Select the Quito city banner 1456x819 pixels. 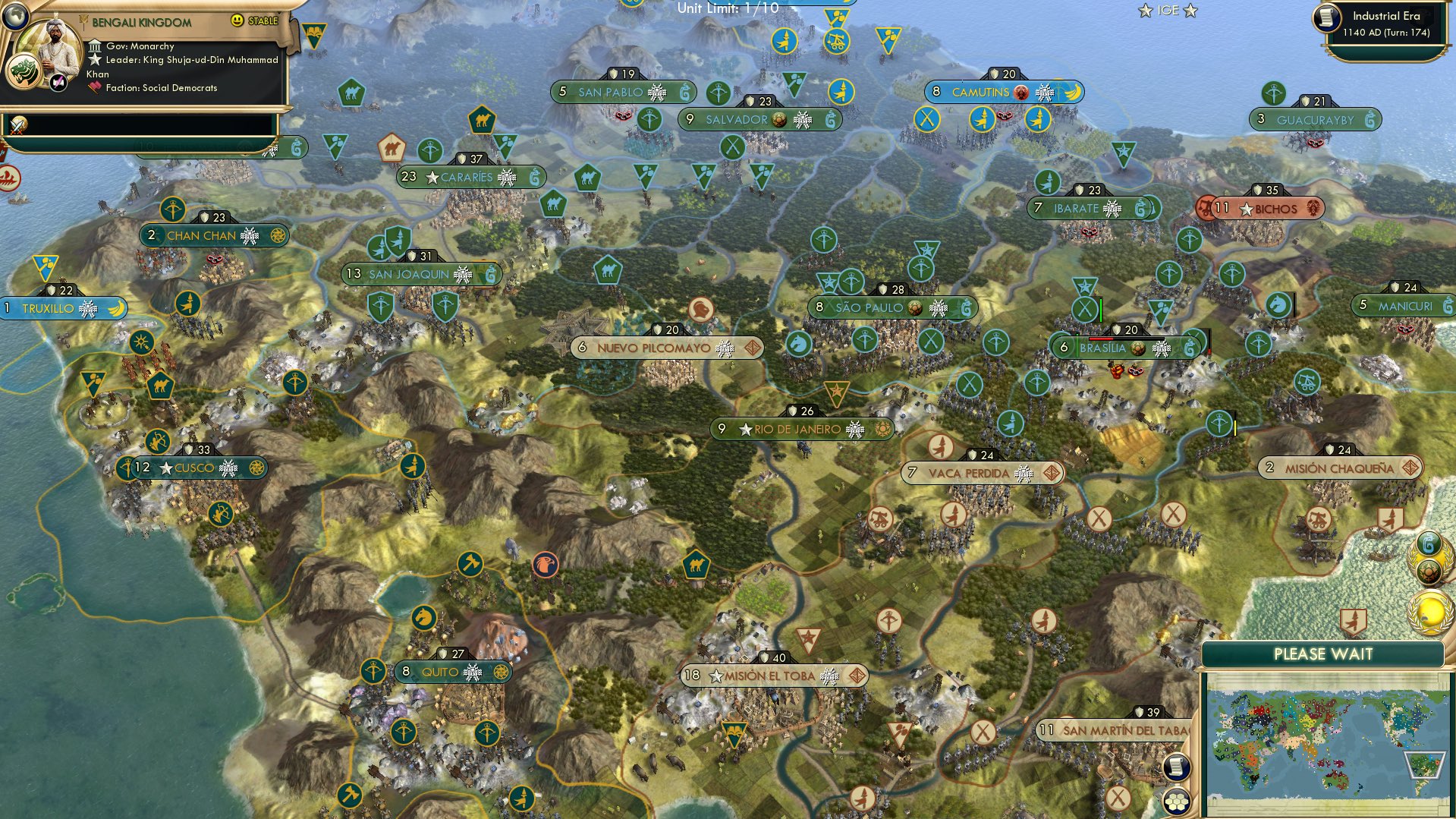click(x=441, y=672)
